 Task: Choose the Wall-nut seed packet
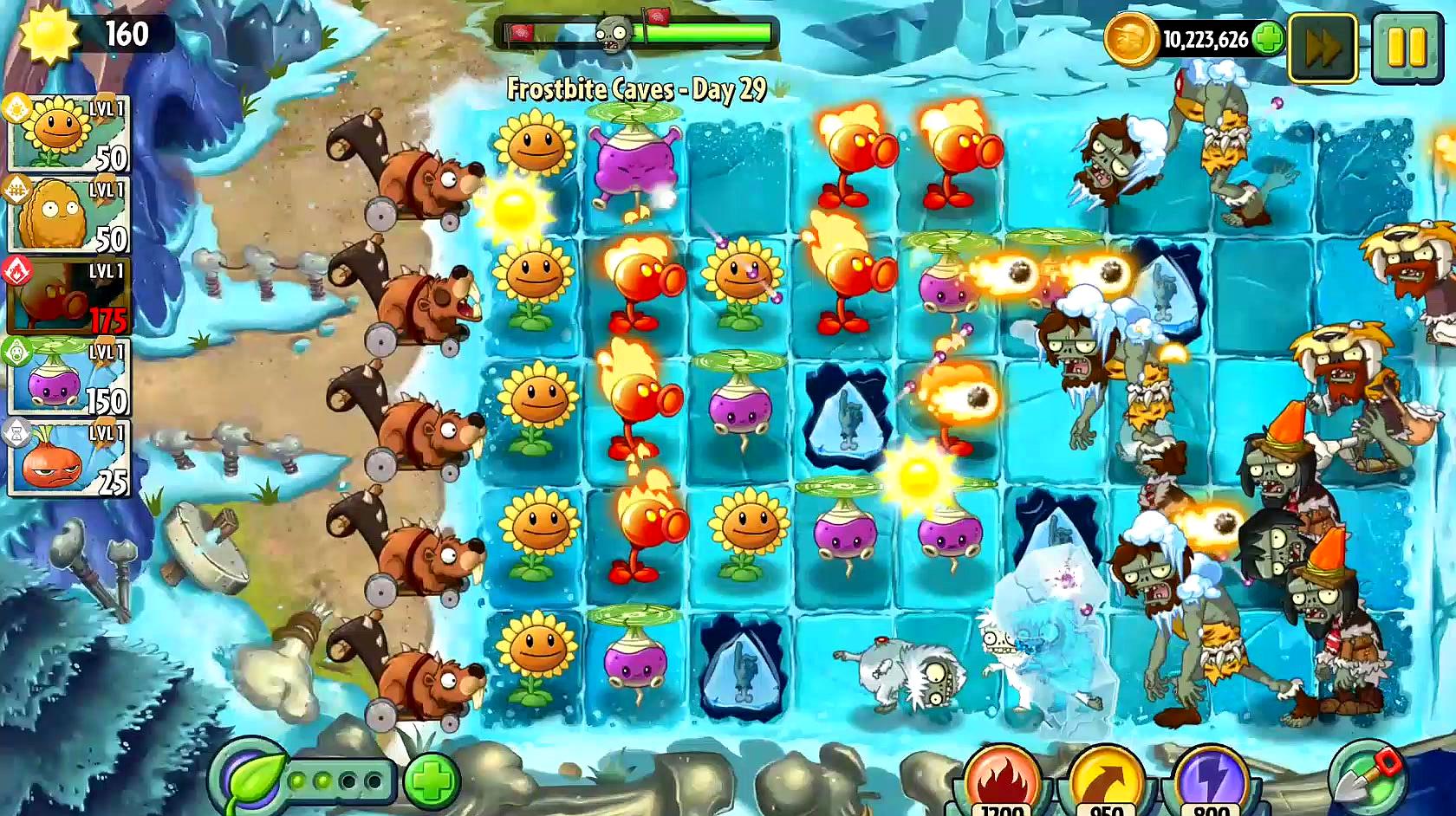(x=68, y=215)
